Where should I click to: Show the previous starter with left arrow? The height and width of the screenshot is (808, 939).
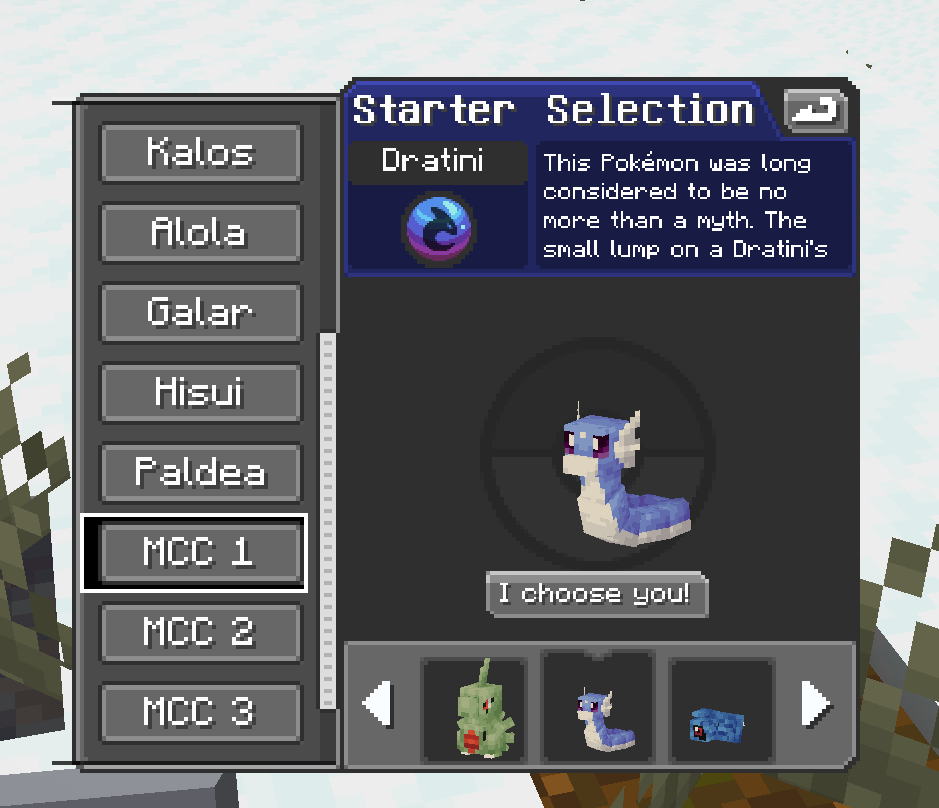pos(377,705)
